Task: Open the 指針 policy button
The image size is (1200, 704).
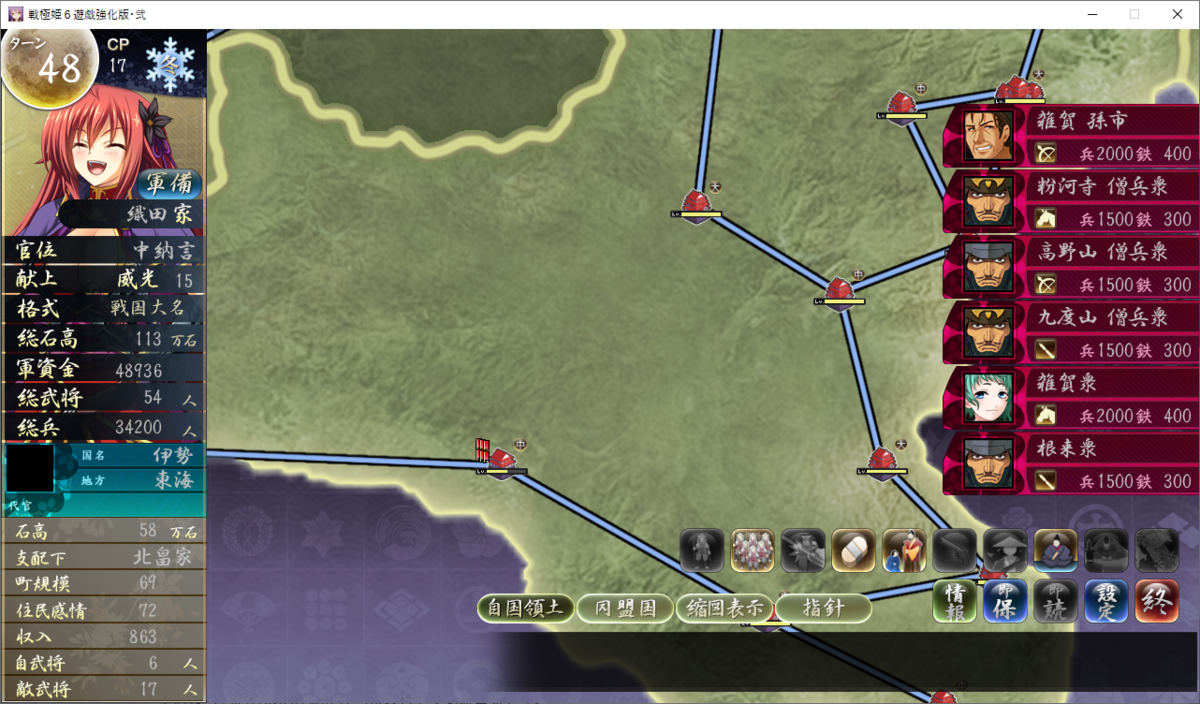Action: tap(823, 608)
